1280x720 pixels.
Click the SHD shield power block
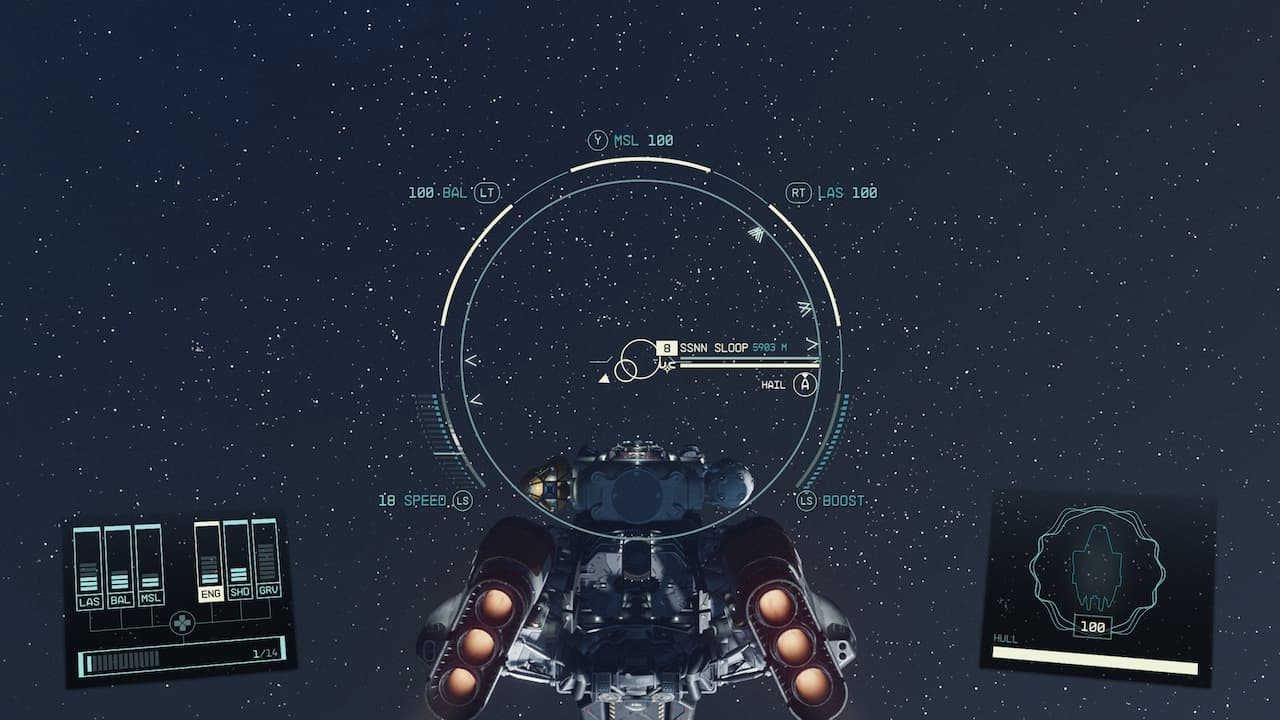(237, 576)
